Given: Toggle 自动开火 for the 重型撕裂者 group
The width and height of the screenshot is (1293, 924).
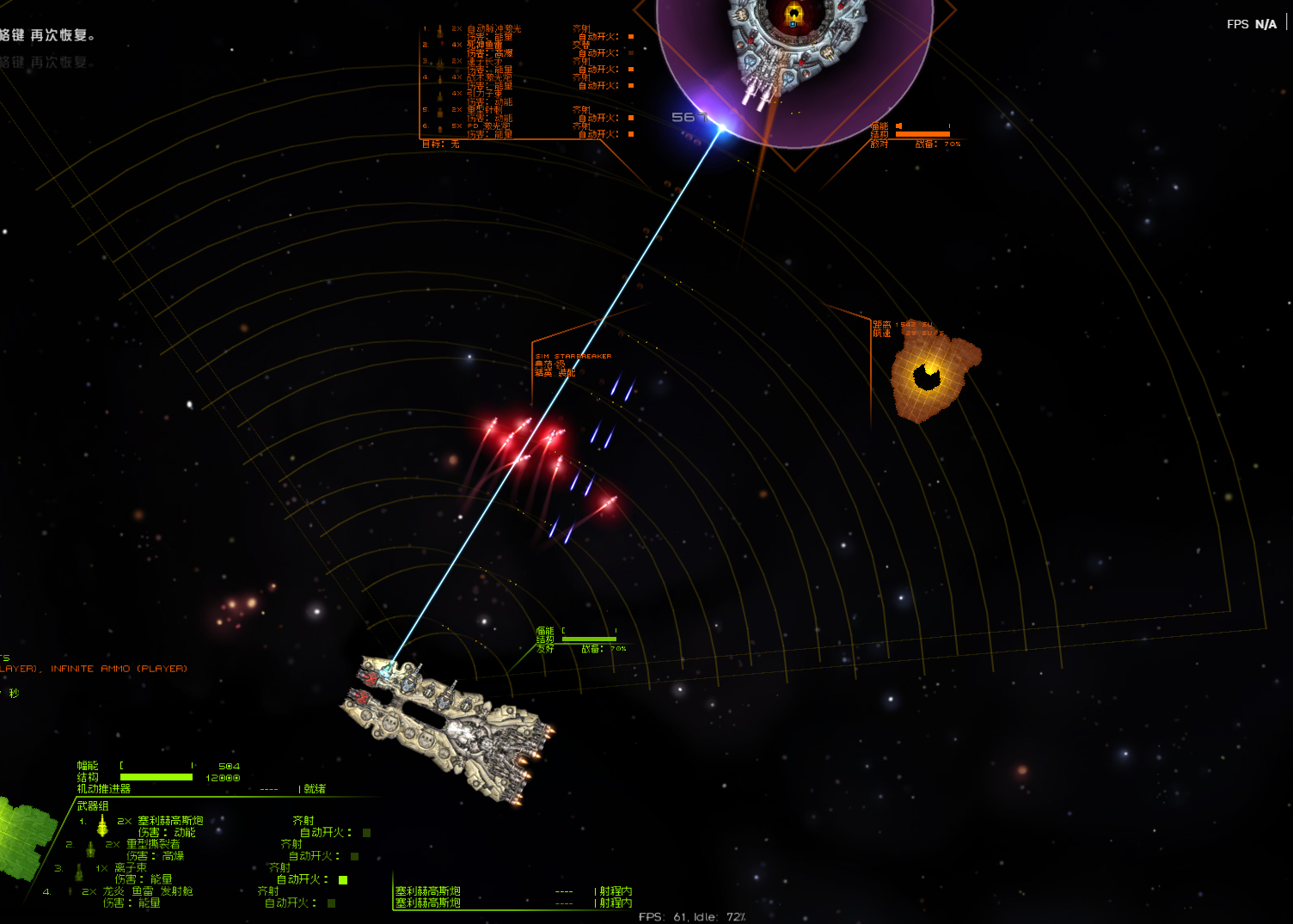Looking at the screenshot, I should tap(354, 856).
